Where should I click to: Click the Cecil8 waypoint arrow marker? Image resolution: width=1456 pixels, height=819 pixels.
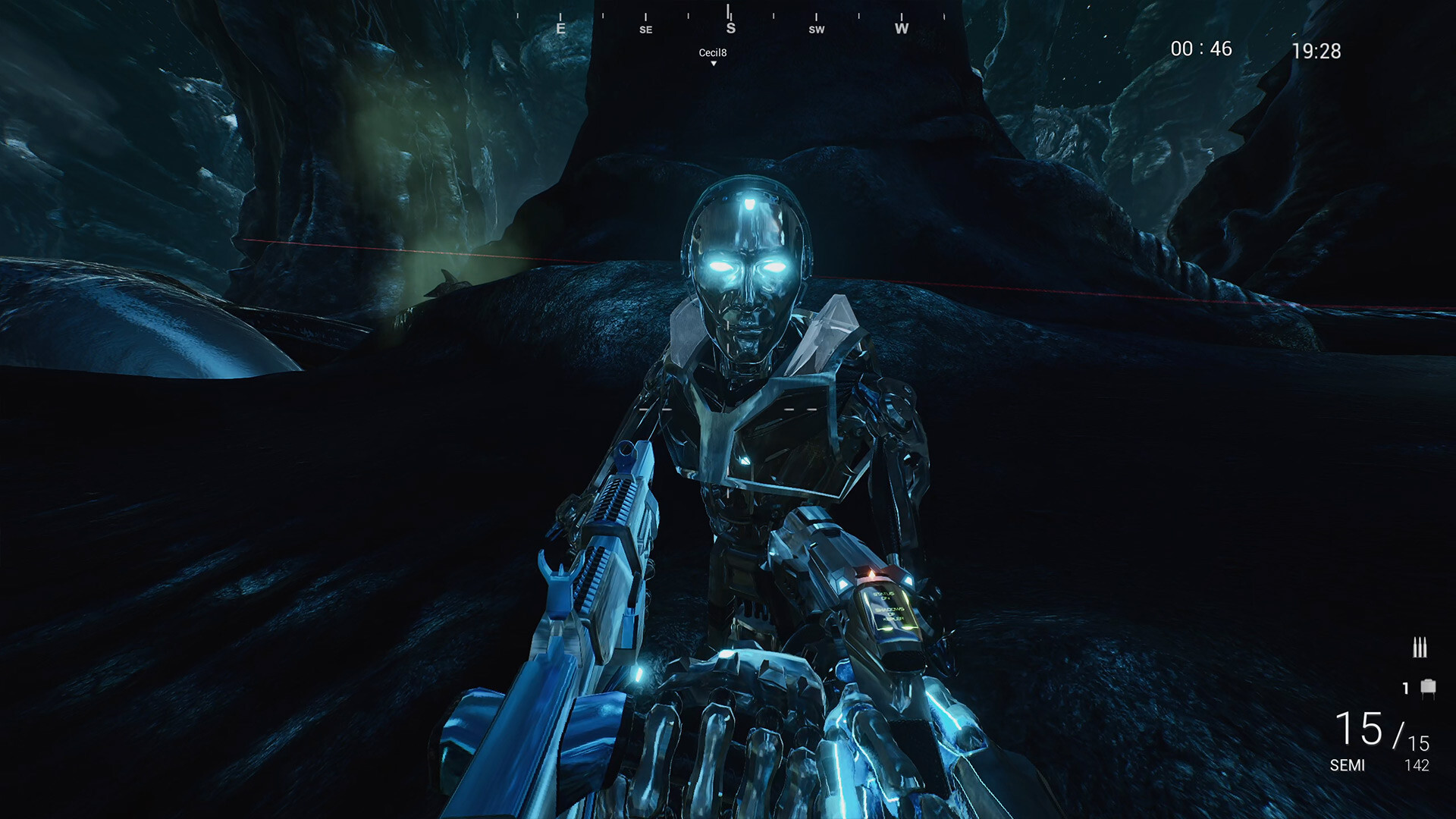[712, 64]
